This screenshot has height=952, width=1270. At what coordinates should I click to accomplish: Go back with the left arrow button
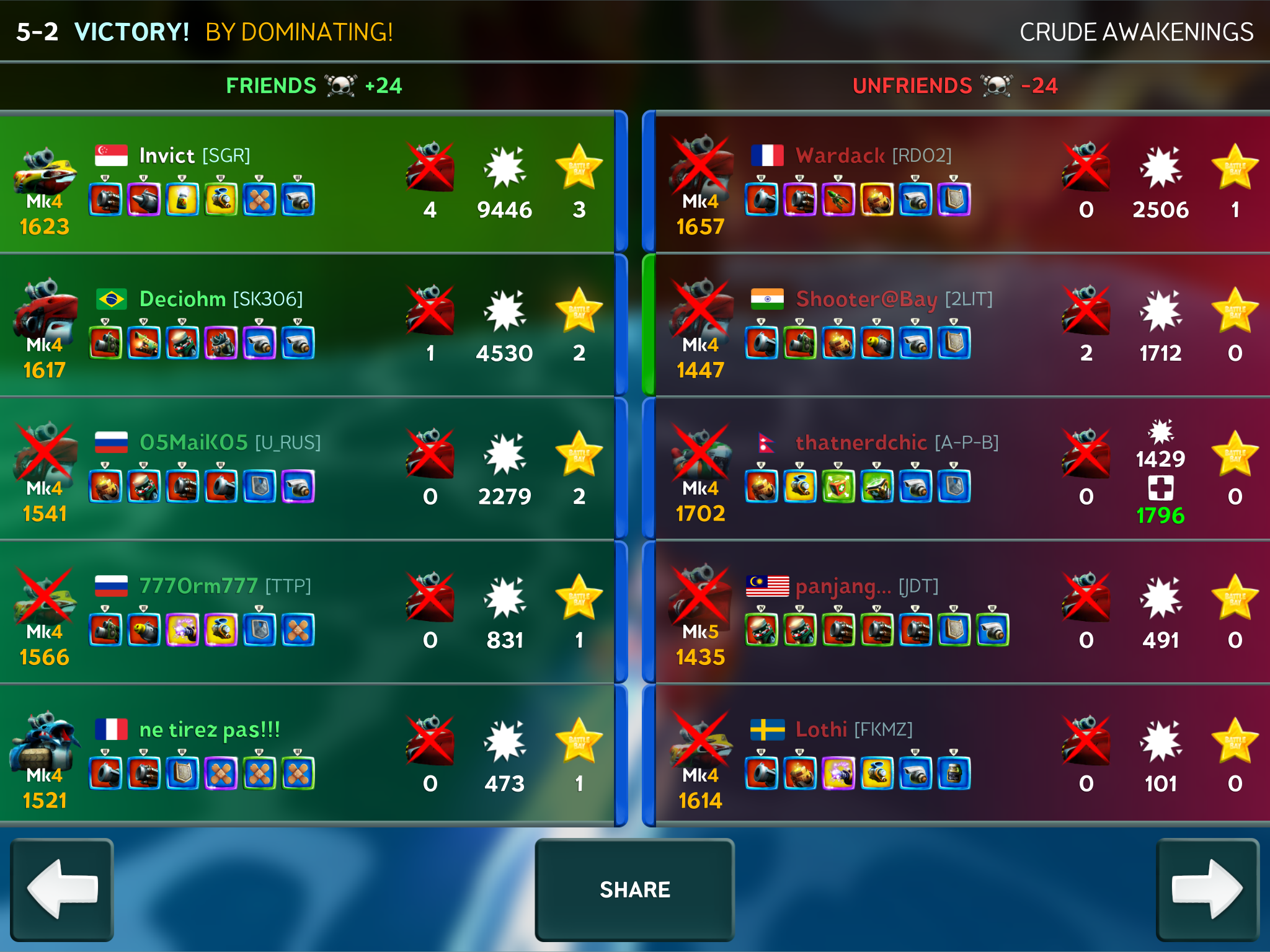point(62,889)
